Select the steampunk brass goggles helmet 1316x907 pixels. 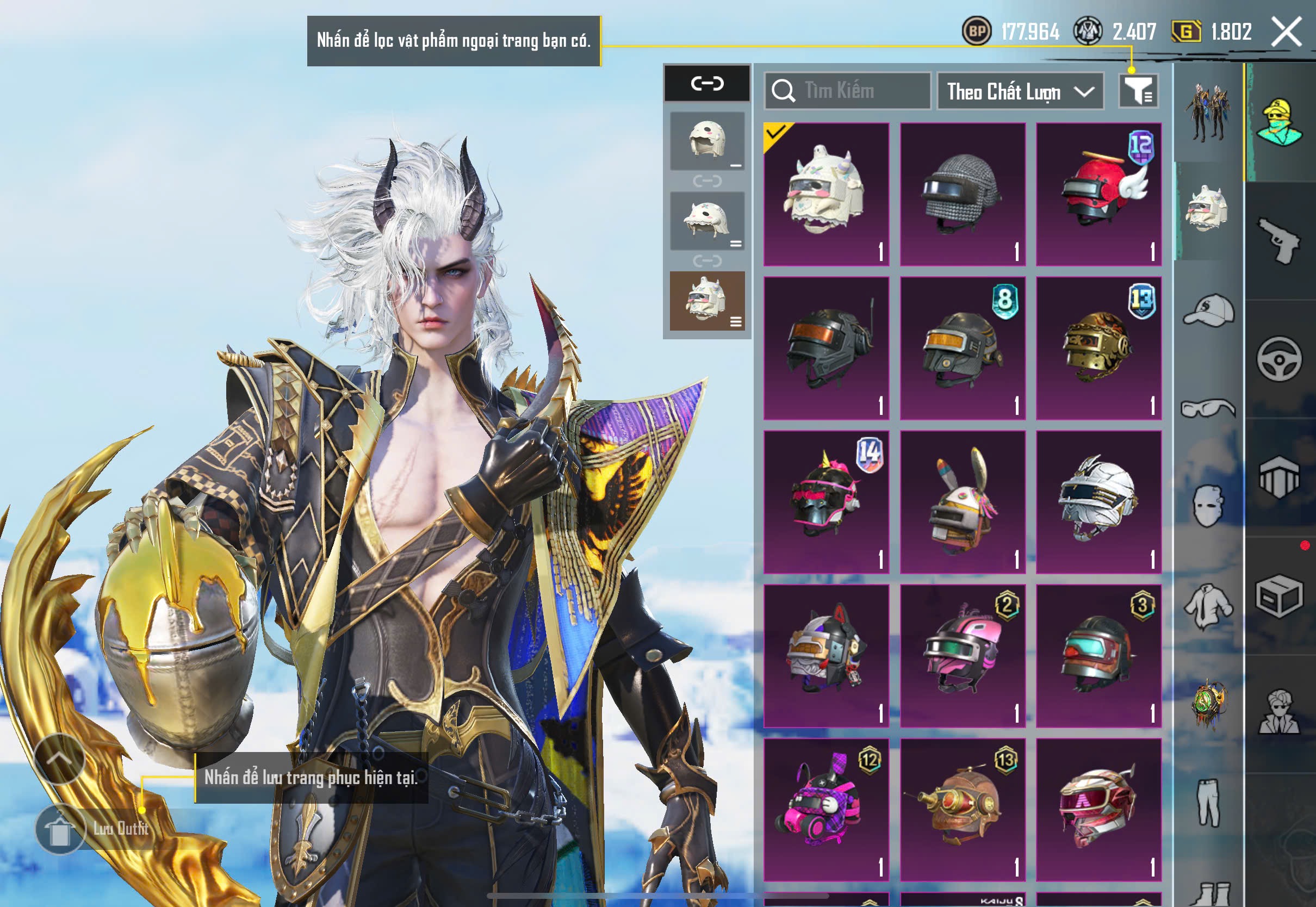point(962,810)
